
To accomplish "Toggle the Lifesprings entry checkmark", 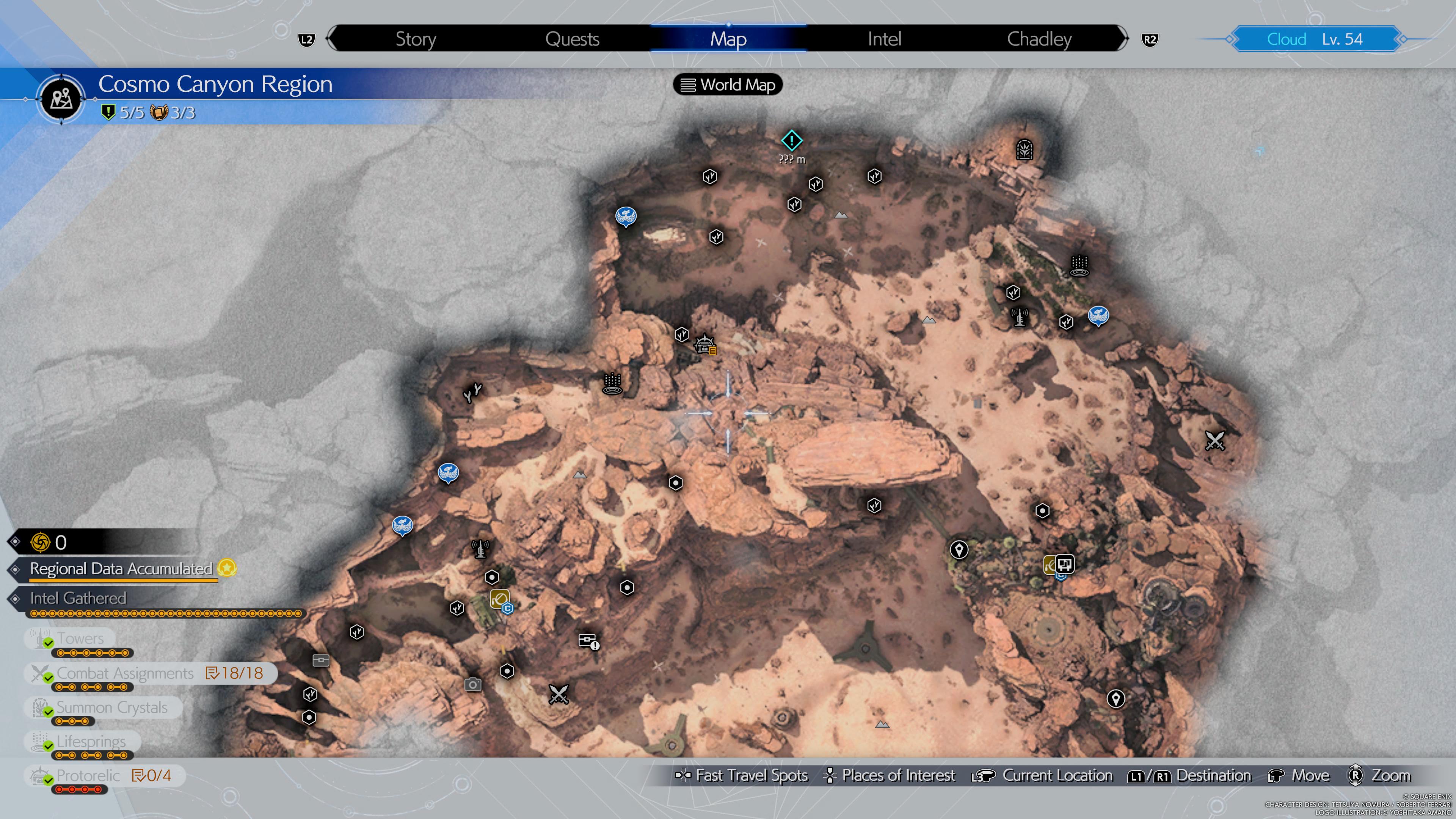I will pyautogui.click(x=91, y=742).
